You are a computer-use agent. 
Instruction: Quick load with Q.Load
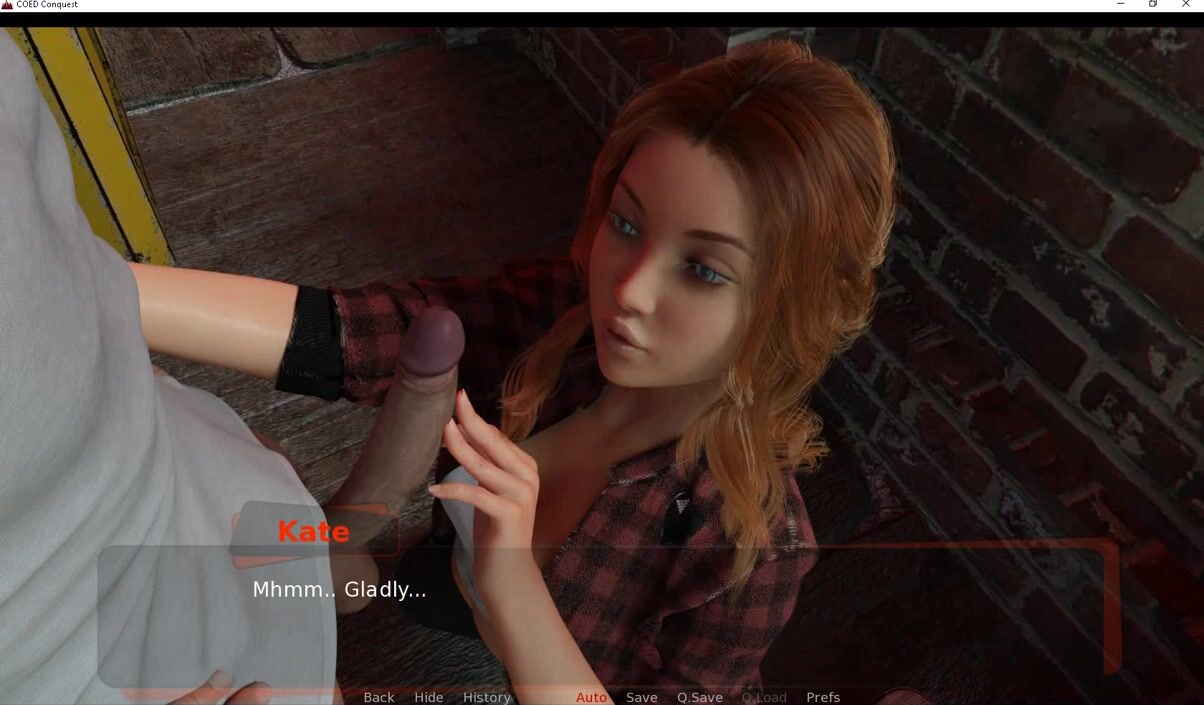tap(764, 697)
